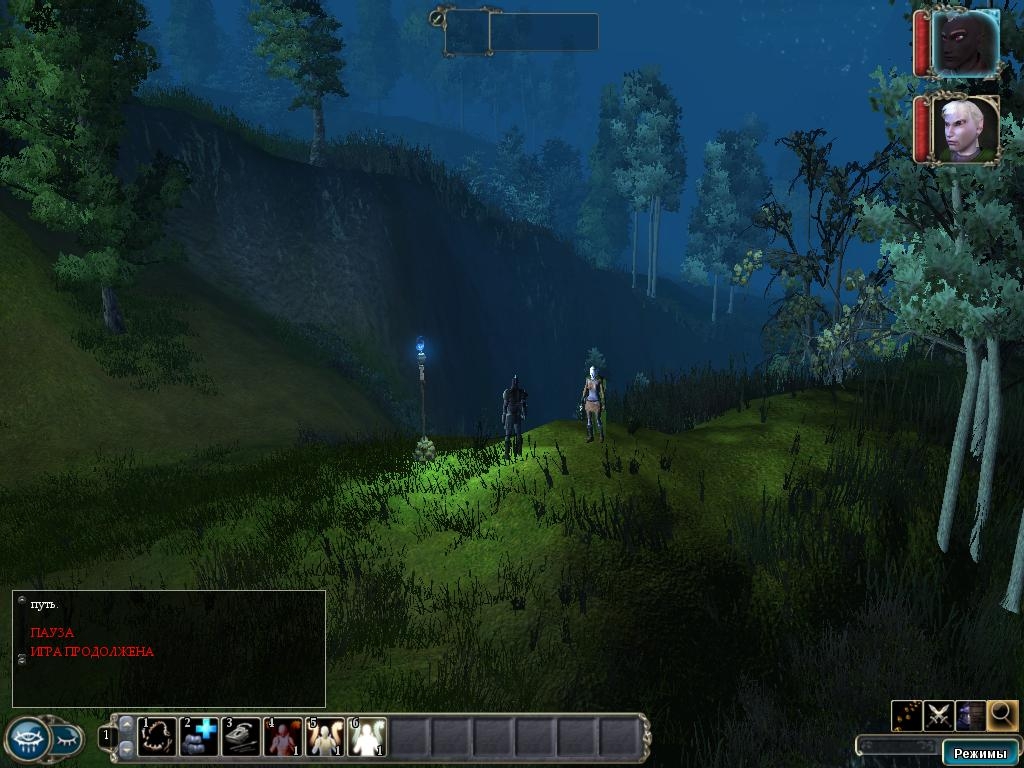
Task: Open the Режимы modes menu
Action: coord(979,753)
